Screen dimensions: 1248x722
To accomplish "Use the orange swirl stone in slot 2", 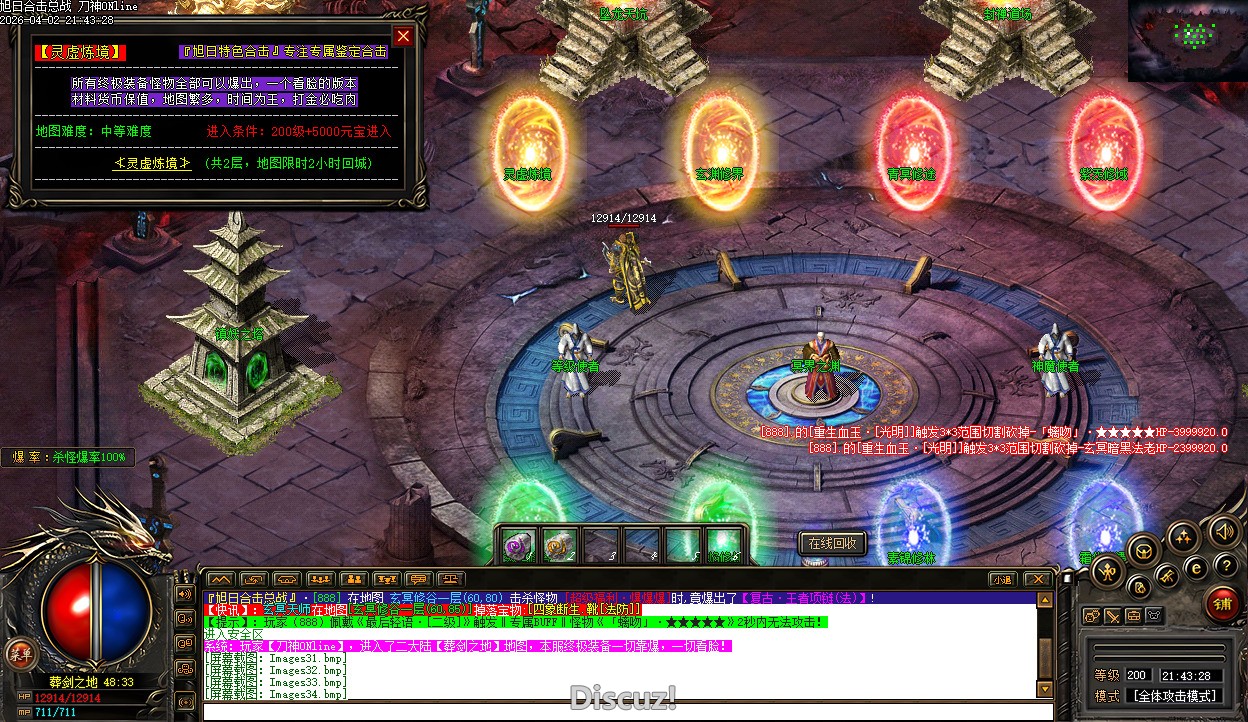I will (559, 545).
